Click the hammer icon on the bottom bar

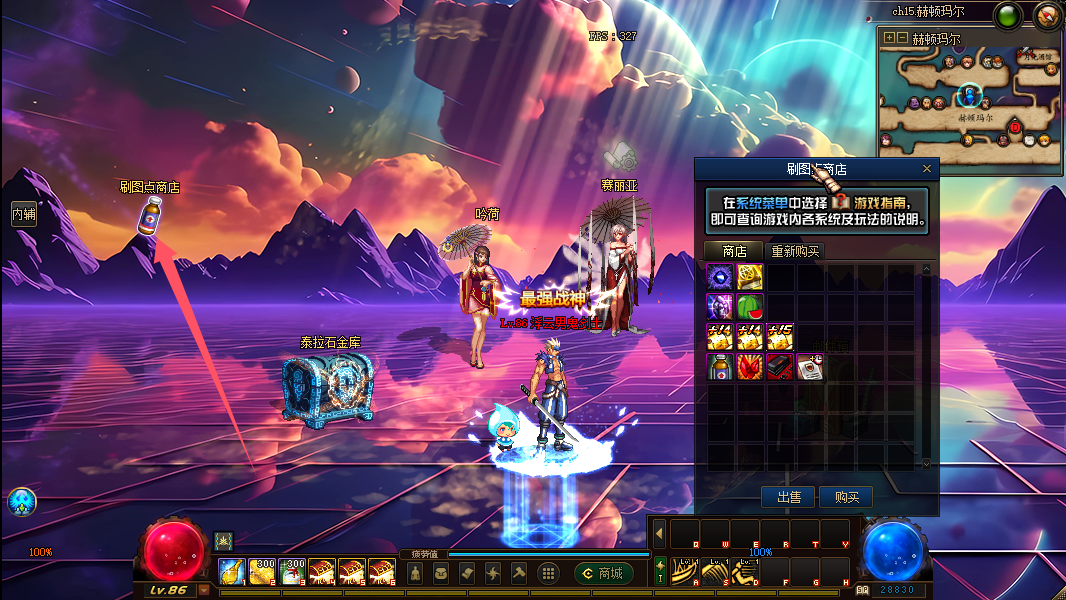[x=518, y=573]
